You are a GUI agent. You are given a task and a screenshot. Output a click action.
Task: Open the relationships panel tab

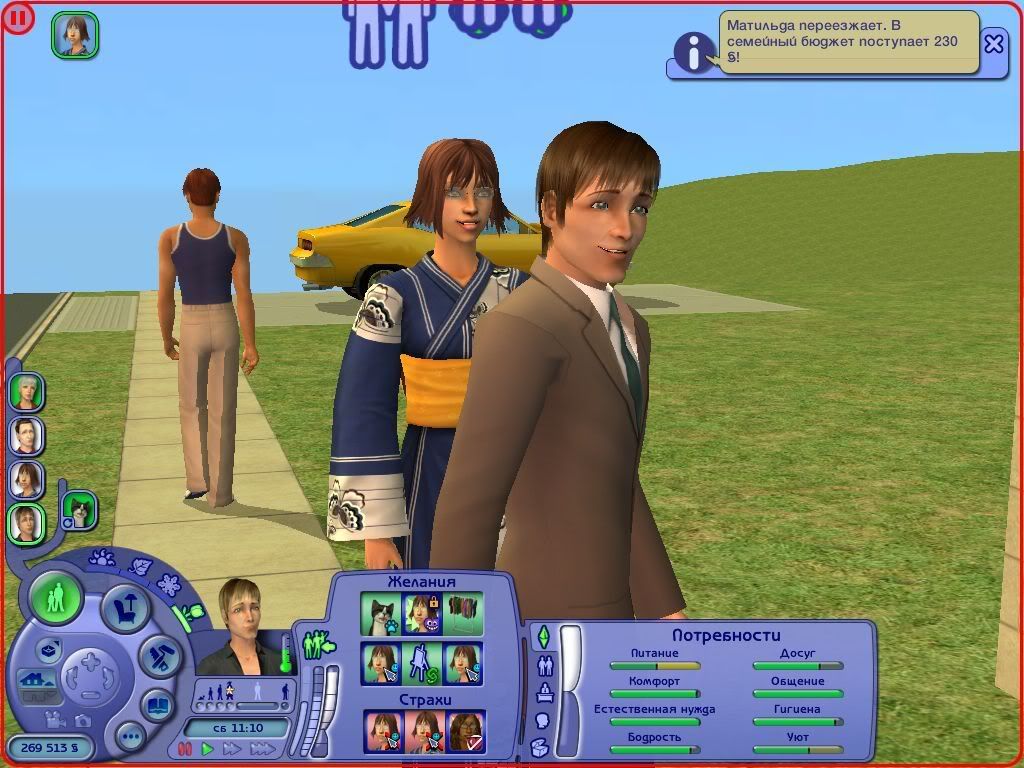coord(545,665)
